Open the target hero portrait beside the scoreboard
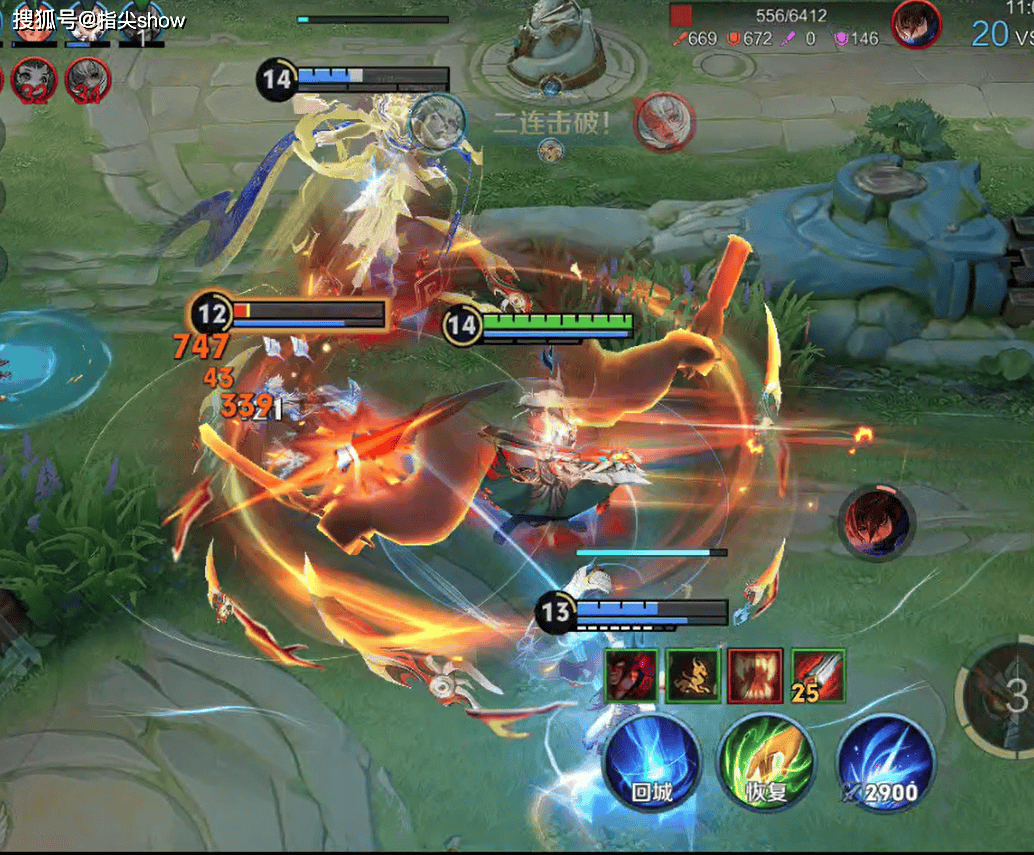This screenshot has height=855, width=1034. (917, 23)
